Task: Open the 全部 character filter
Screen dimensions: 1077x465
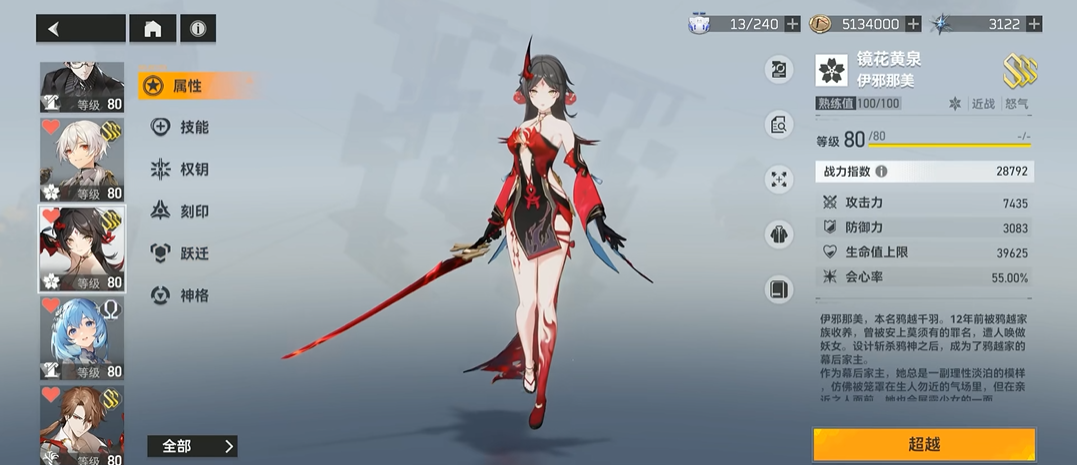Action: 191,446
